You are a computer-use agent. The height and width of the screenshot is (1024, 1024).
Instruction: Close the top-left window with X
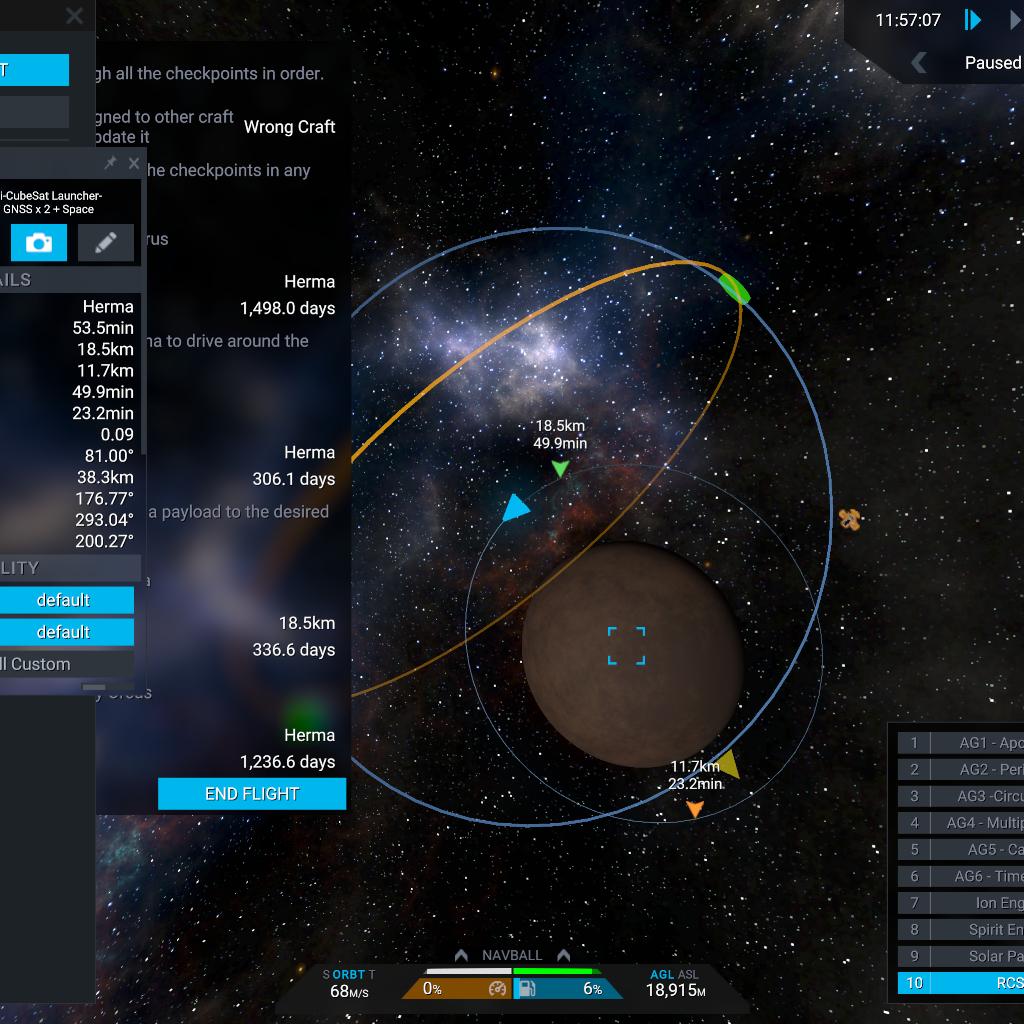click(x=74, y=16)
